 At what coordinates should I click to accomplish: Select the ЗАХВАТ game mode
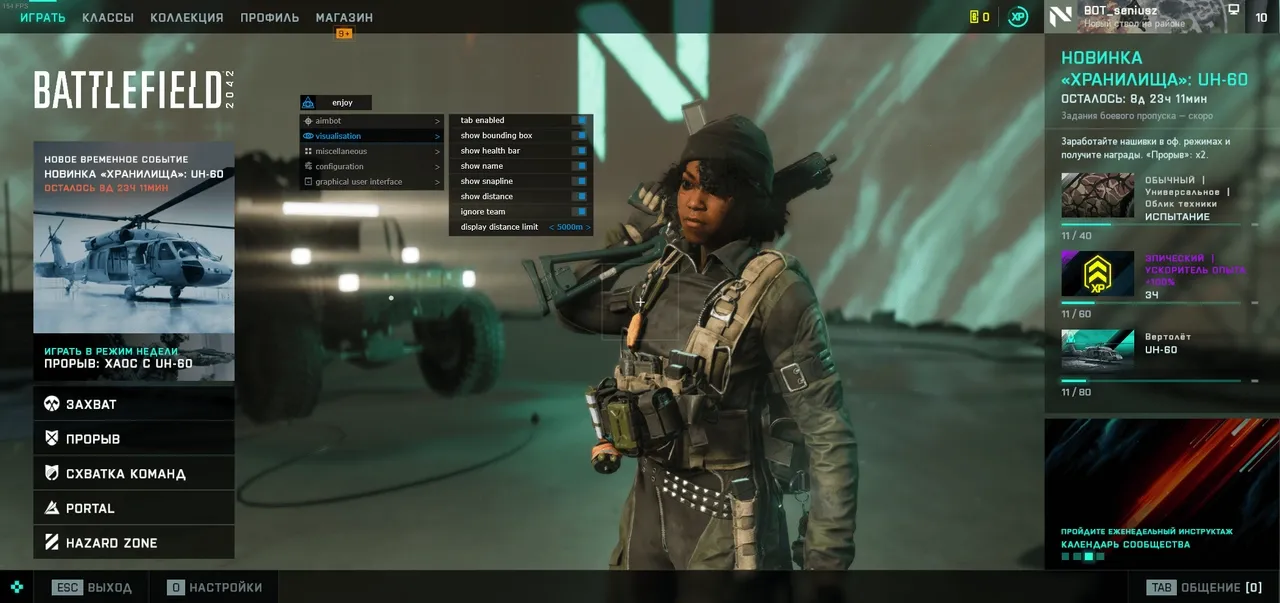click(134, 404)
